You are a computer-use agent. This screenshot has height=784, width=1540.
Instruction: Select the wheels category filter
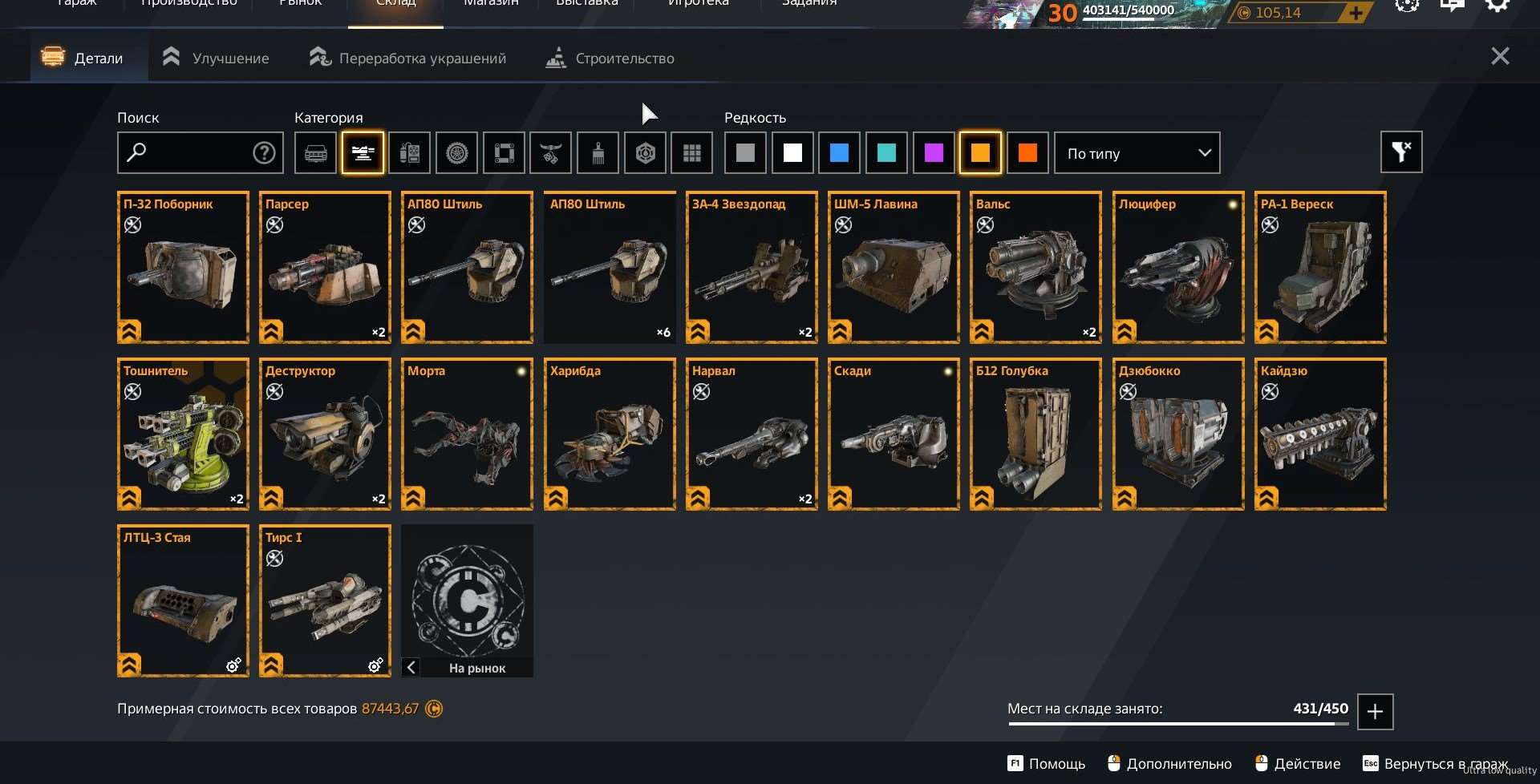coord(456,152)
